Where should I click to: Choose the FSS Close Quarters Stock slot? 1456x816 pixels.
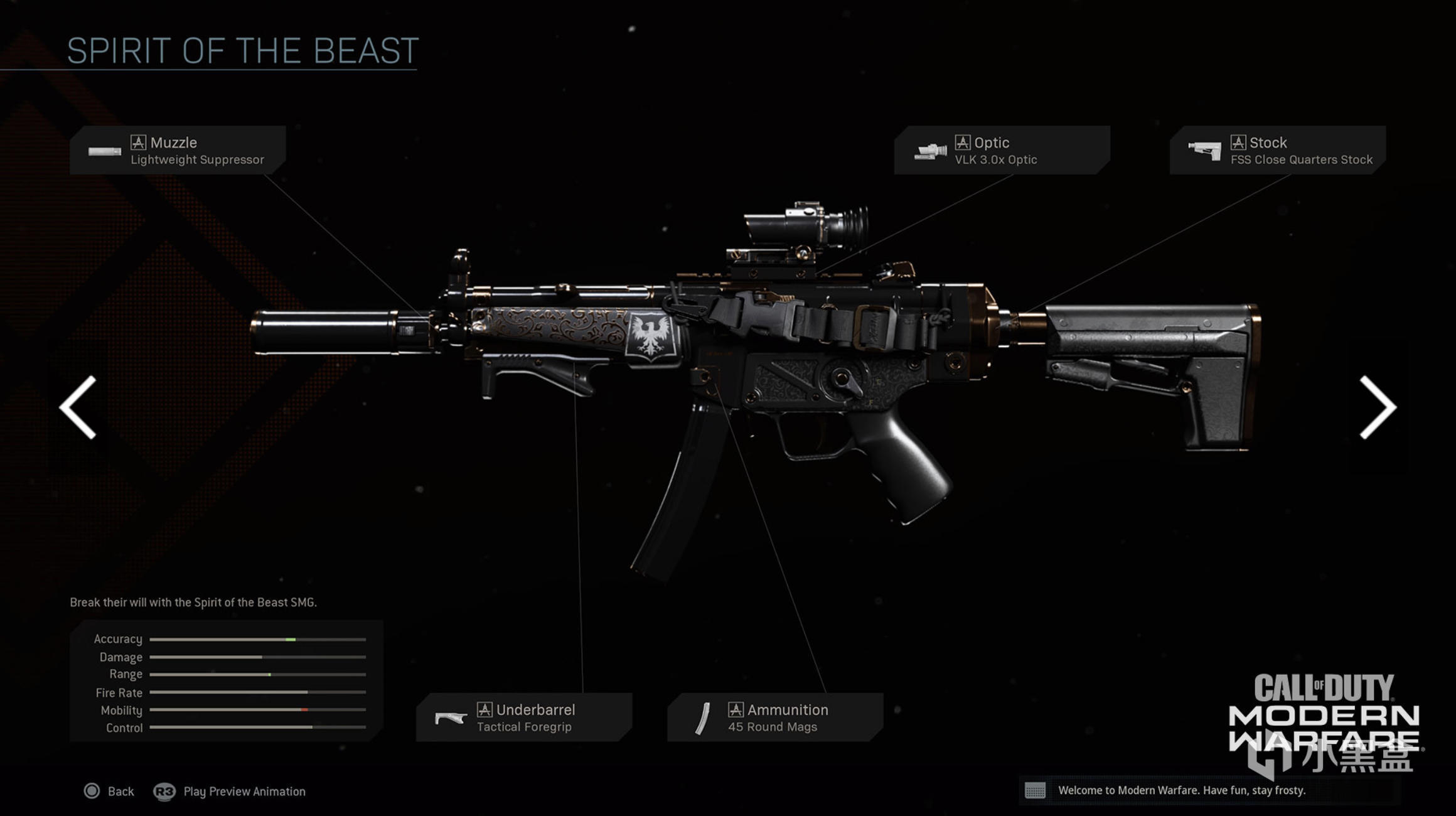[1277, 151]
